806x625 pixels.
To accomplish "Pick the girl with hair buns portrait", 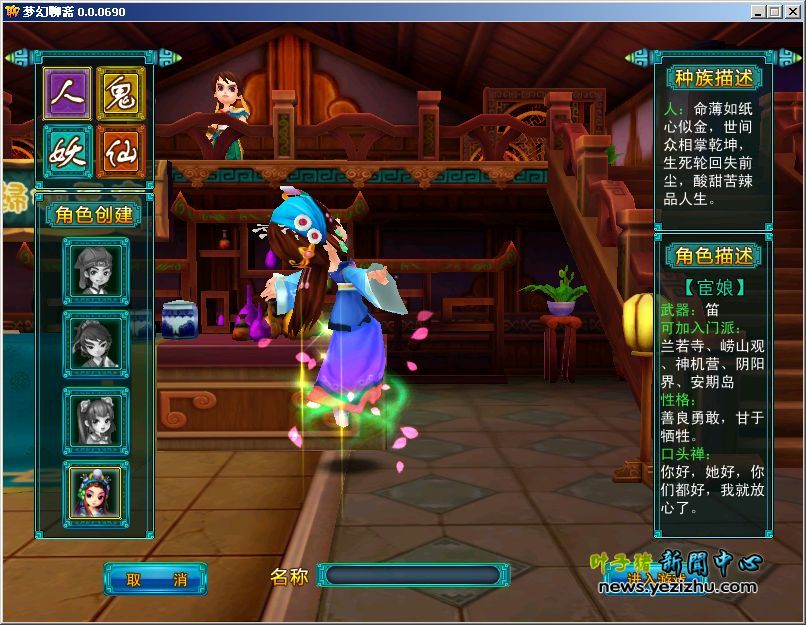I will (96, 420).
